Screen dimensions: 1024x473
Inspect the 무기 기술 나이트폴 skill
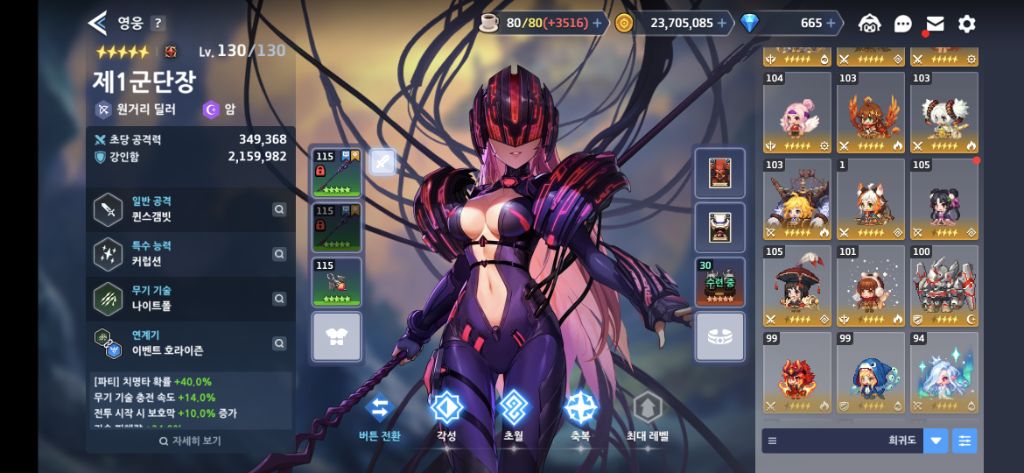(x=190, y=299)
